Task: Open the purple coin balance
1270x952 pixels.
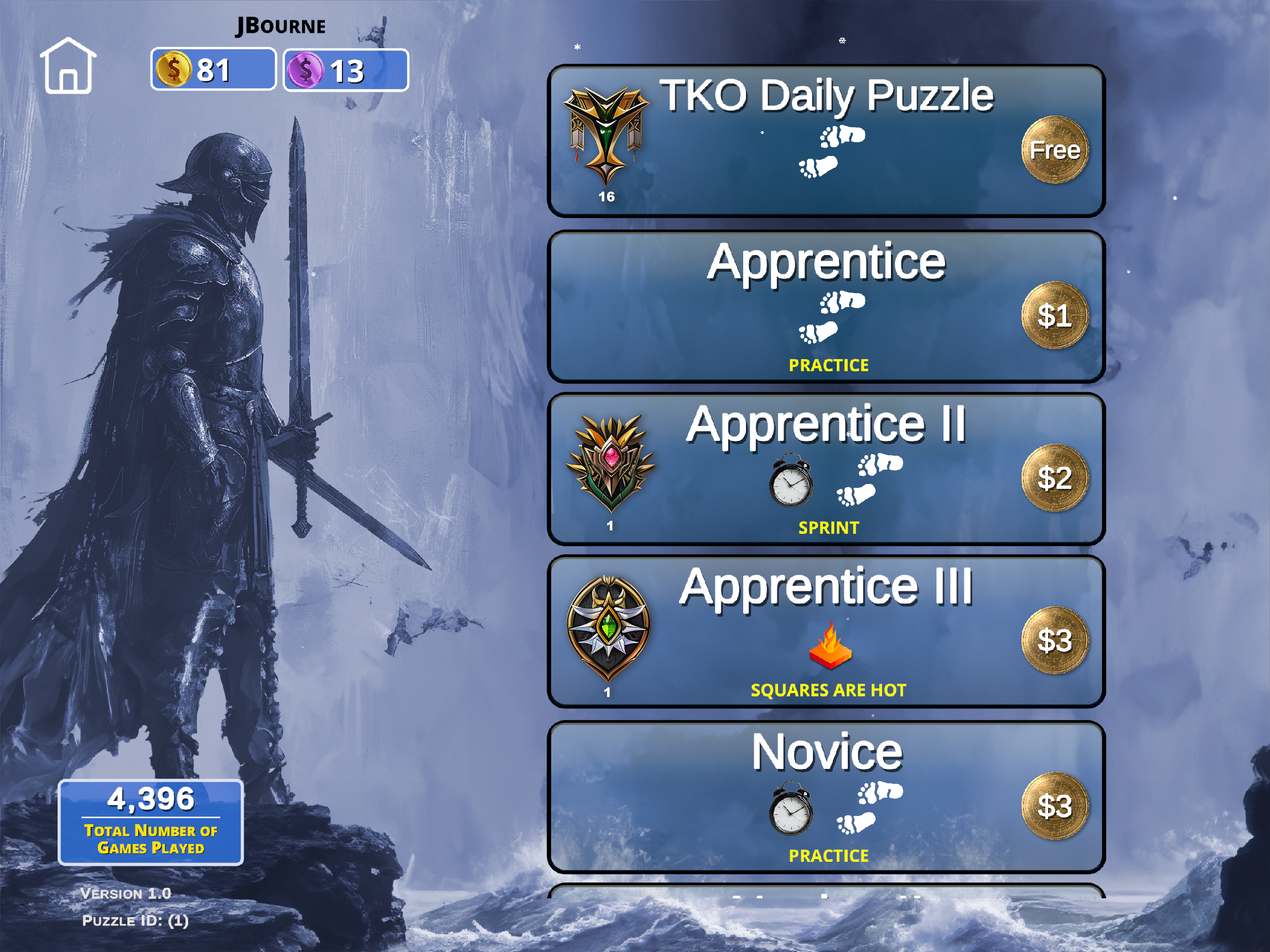Action: pyautogui.click(x=346, y=71)
